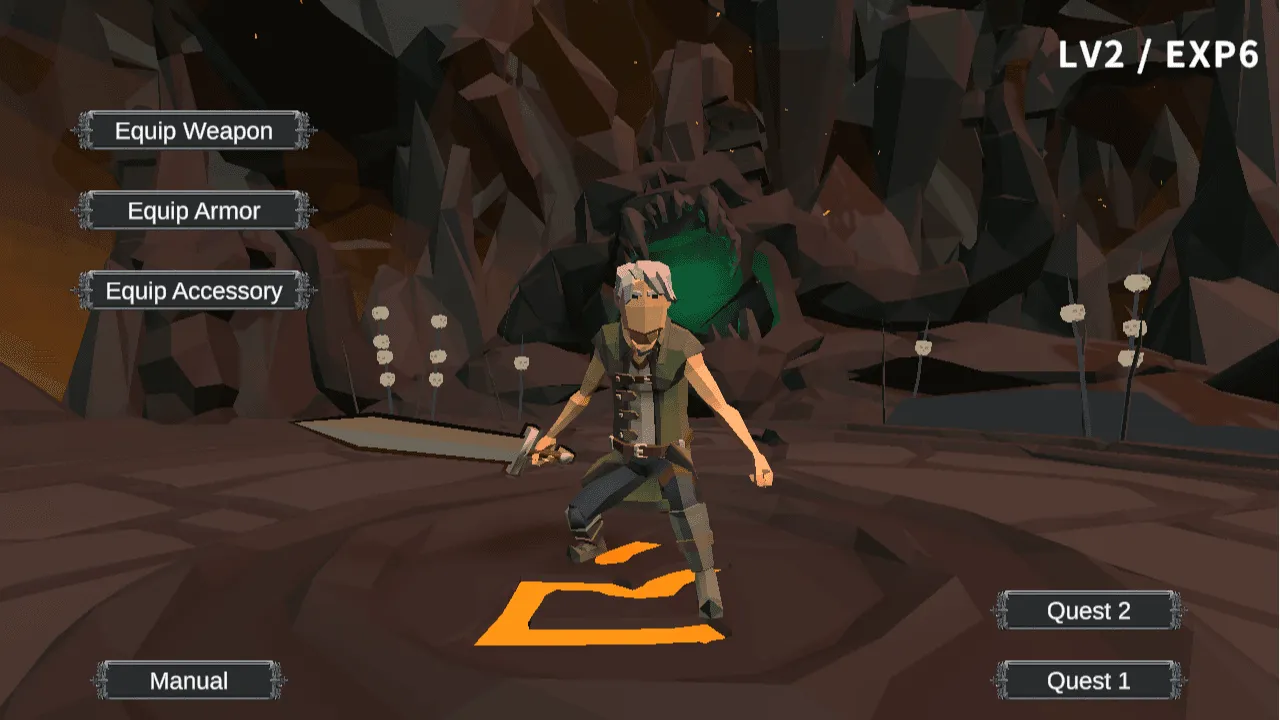Start Quest 1

pos(1088,681)
